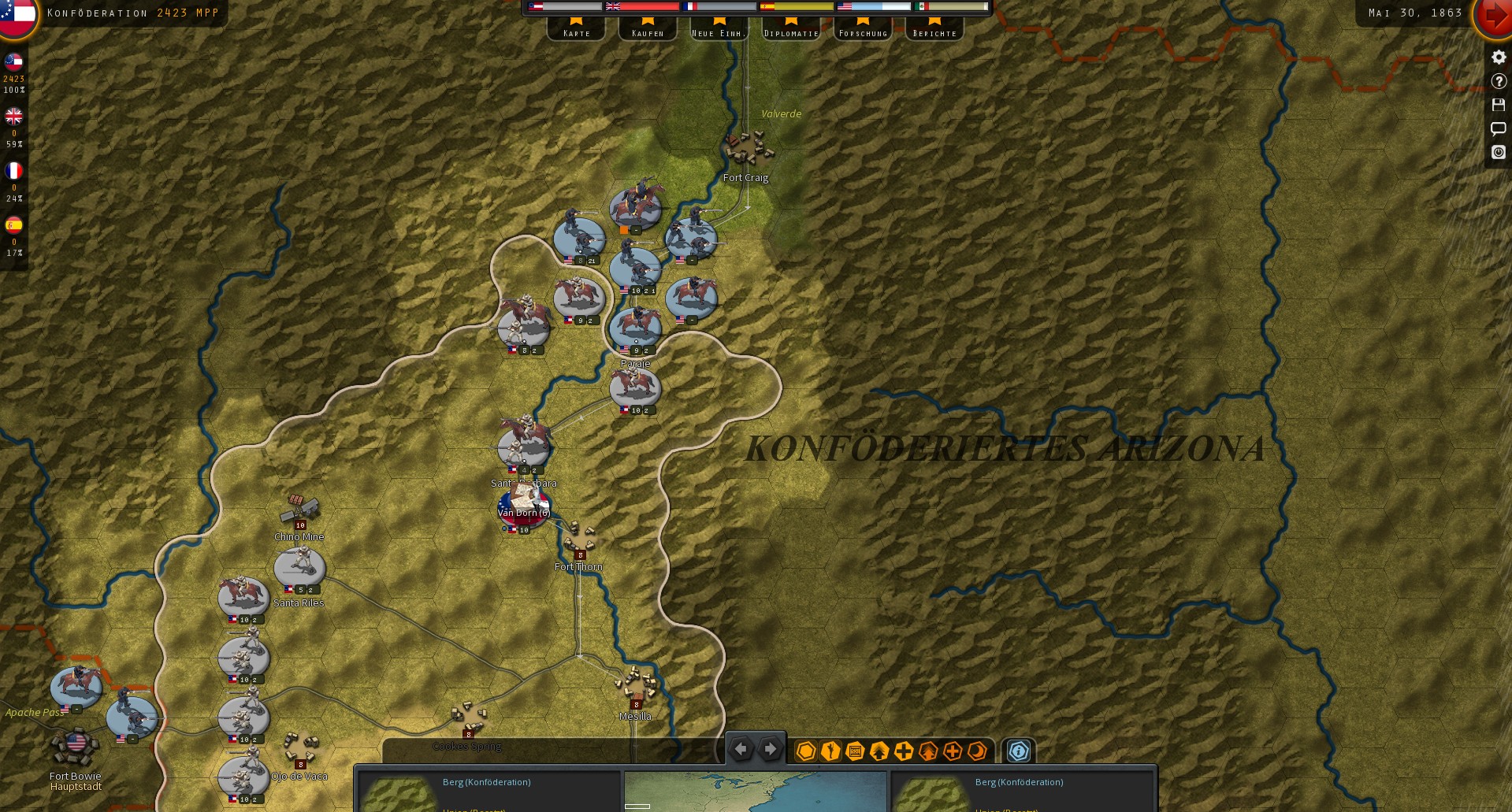Image resolution: width=1512 pixels, height=812 pixels.
Task: Toggle the blue info hexagon display
Action: click(1020, 751)
